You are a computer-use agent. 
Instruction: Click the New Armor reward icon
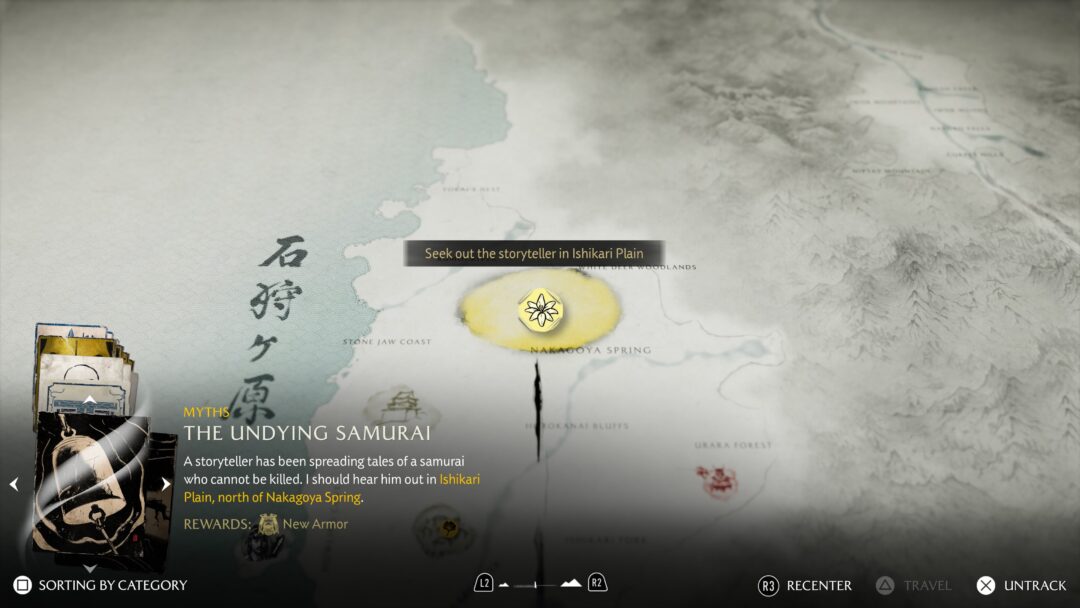click(x=268, y=523)
